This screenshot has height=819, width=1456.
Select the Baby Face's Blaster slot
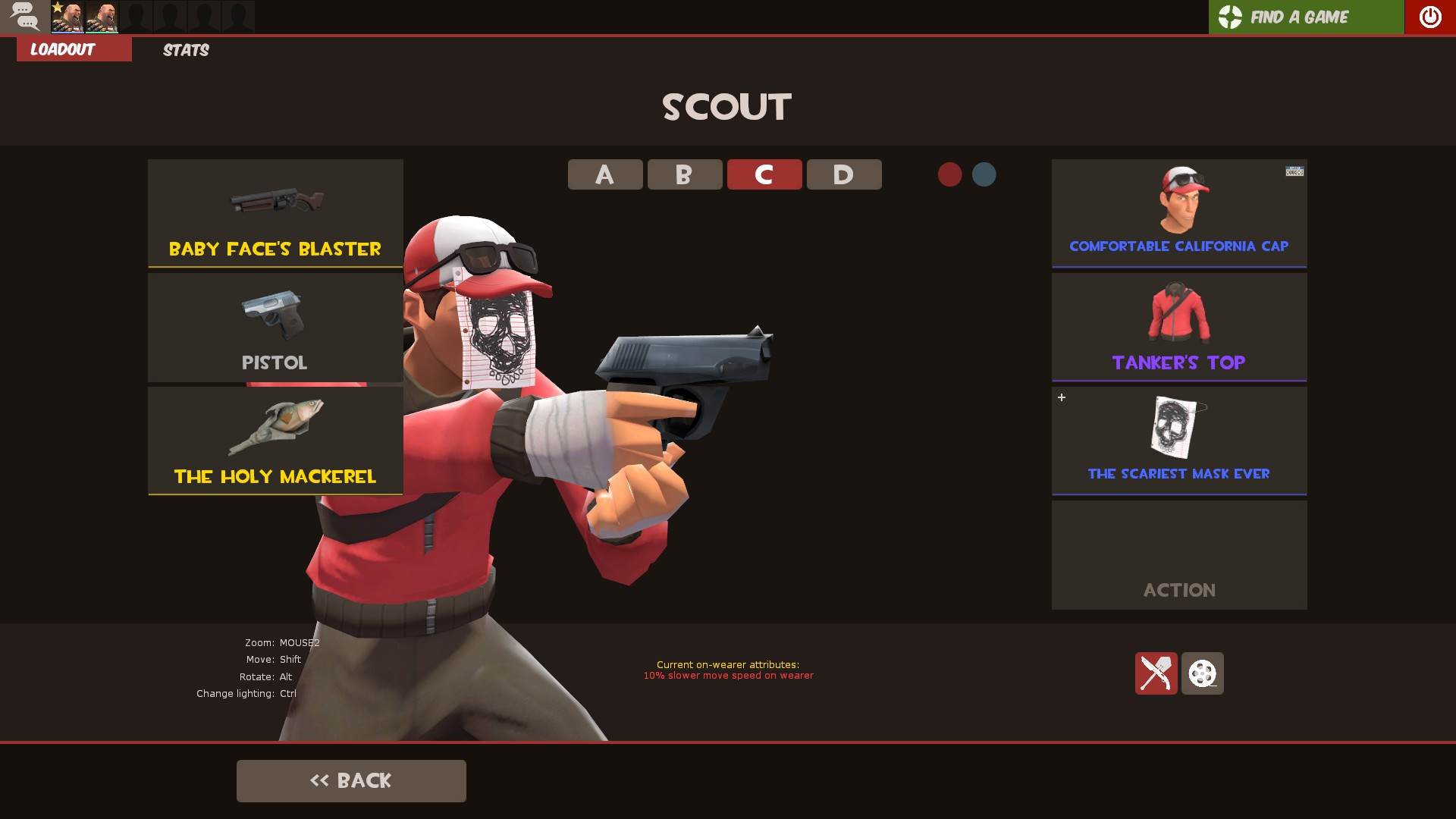[275, 212]
